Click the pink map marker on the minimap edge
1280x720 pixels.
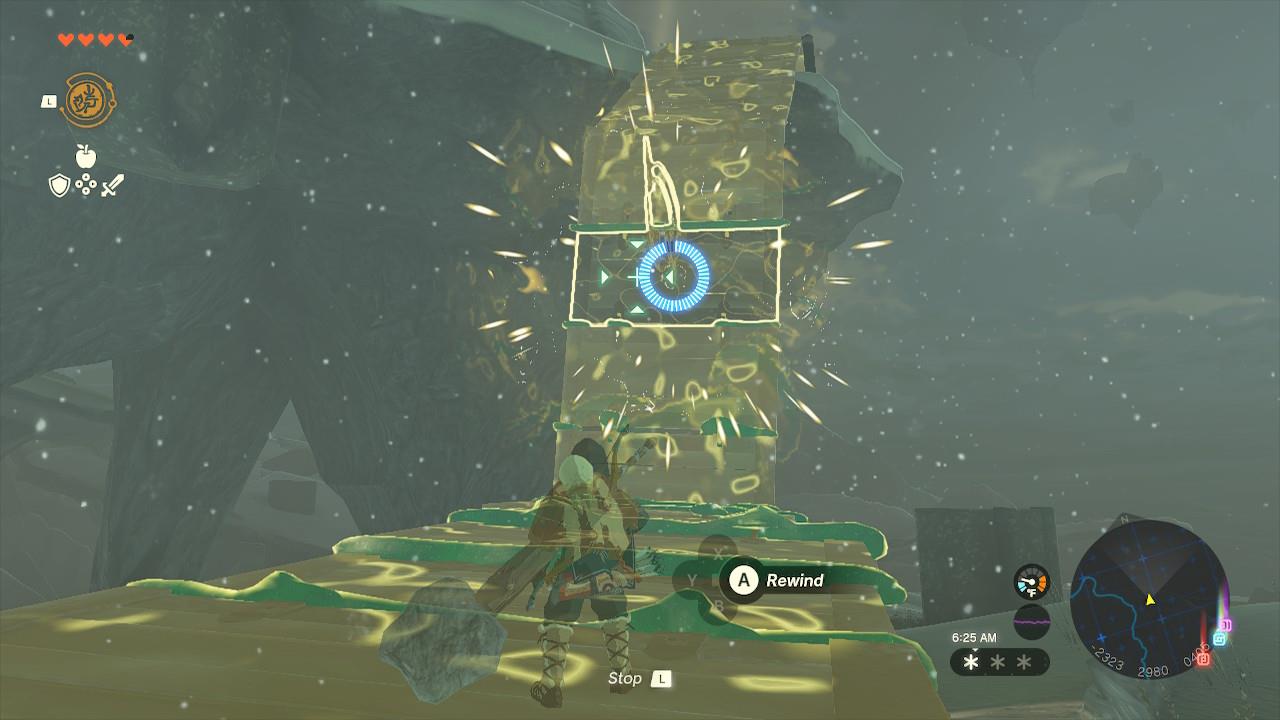pos(1226,625)
